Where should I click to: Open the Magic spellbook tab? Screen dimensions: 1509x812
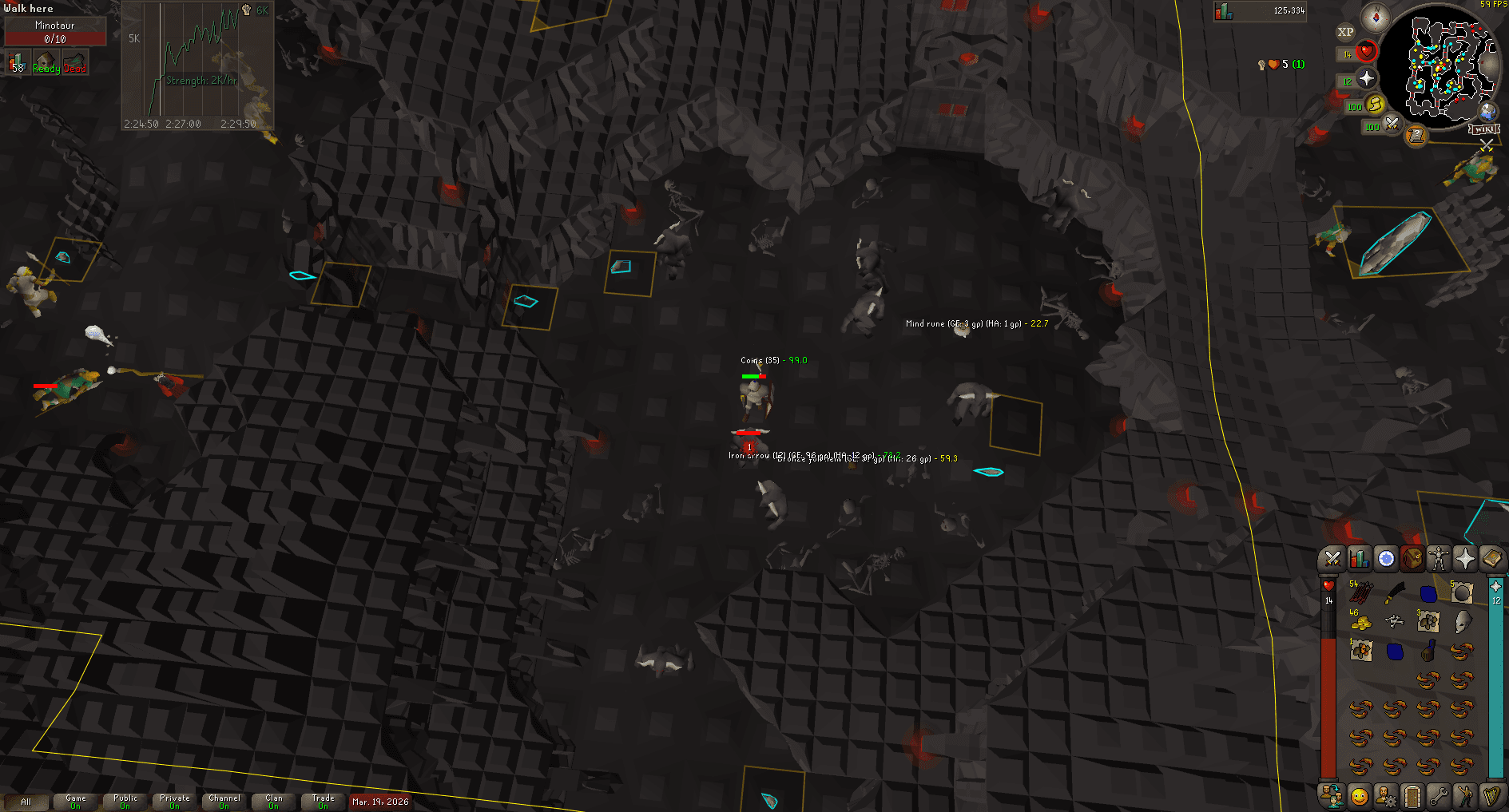tap(1493, 559)
